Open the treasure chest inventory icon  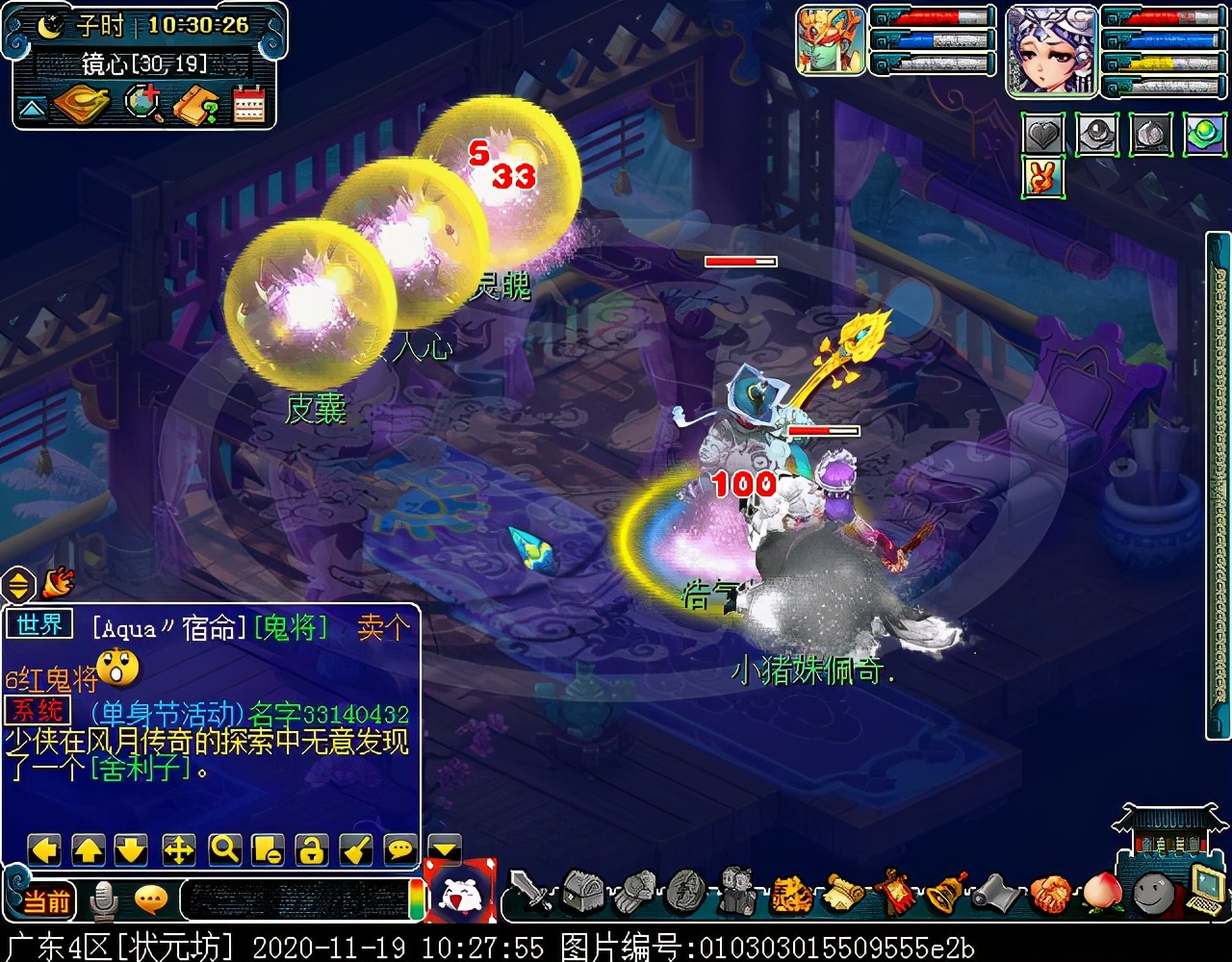(x=582, y=892)
